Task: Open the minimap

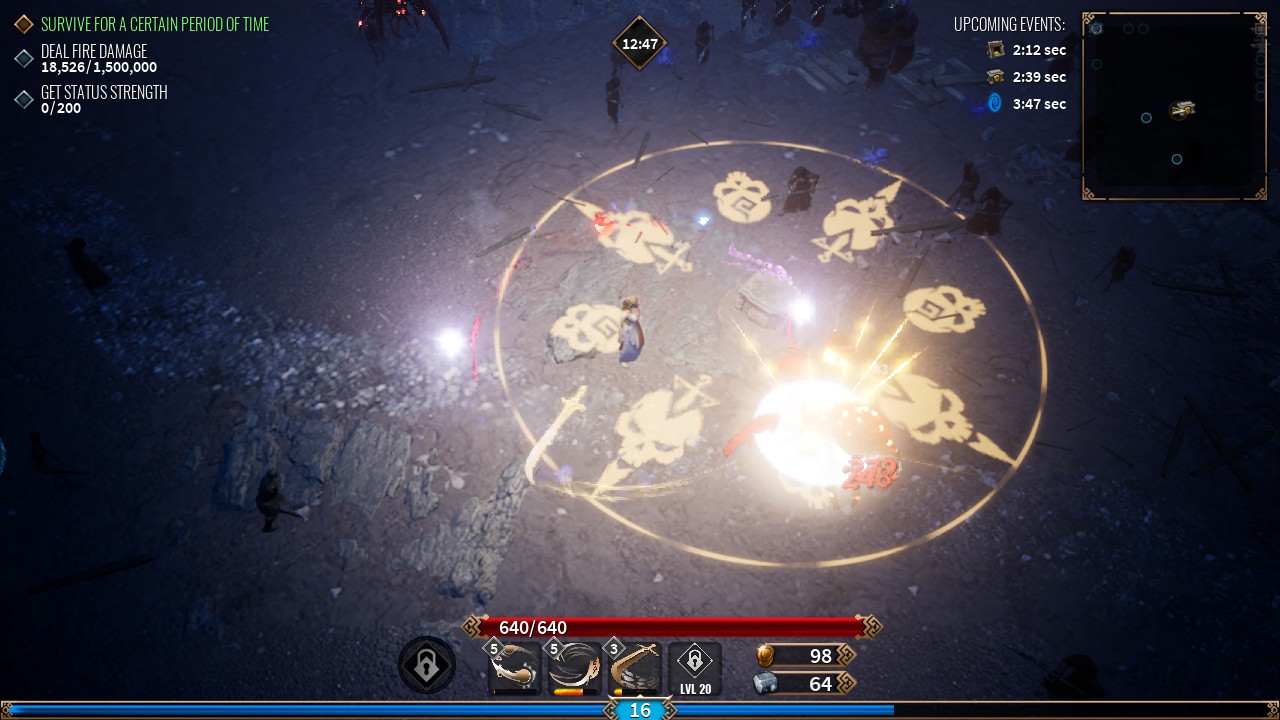Action: (1174, 106)
